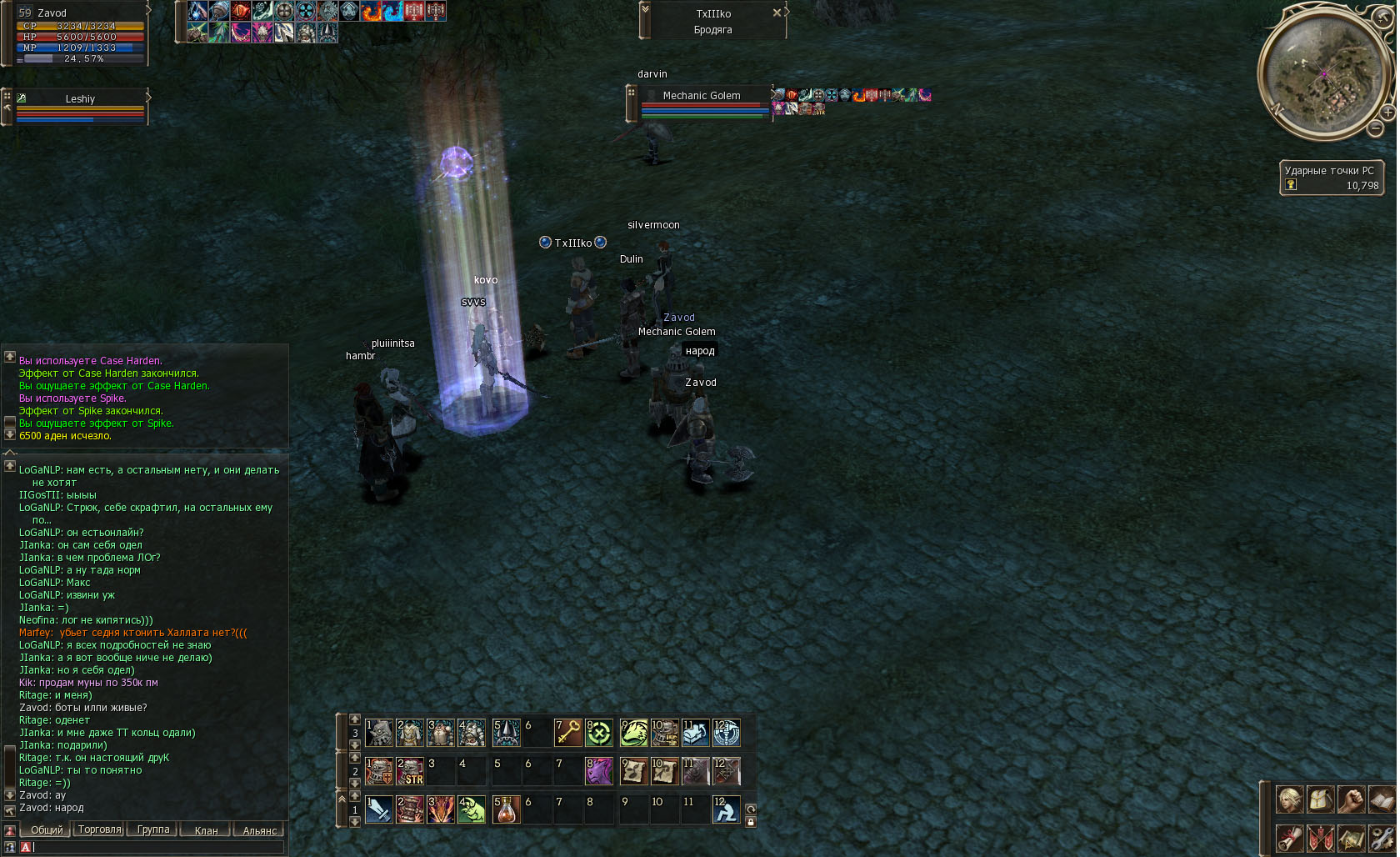
Task: Open the Группа chat tab
Action: 153,829
